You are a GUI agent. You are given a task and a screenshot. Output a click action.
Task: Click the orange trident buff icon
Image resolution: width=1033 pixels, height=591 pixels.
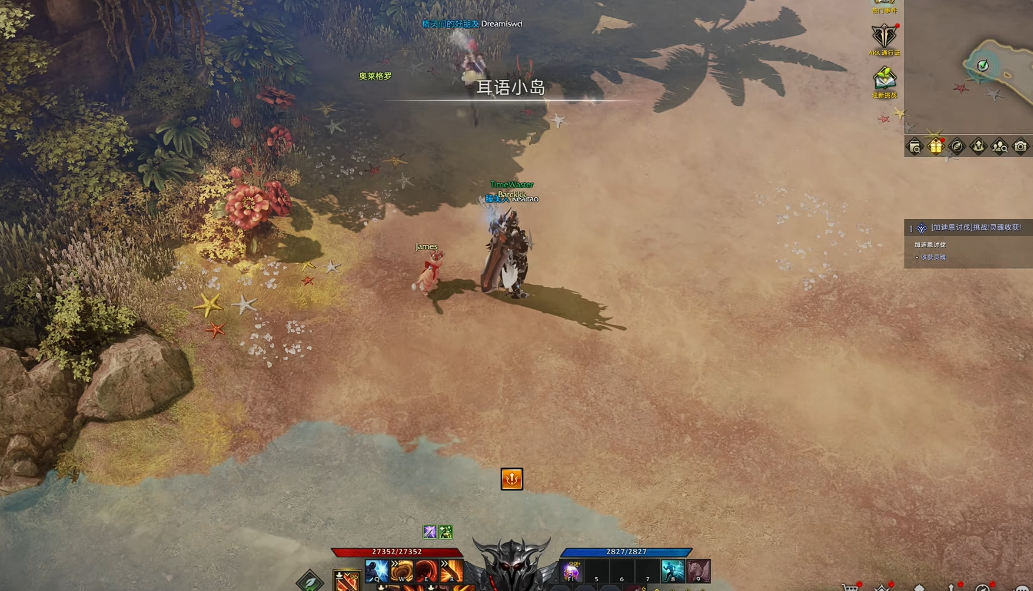click(512, 479)
